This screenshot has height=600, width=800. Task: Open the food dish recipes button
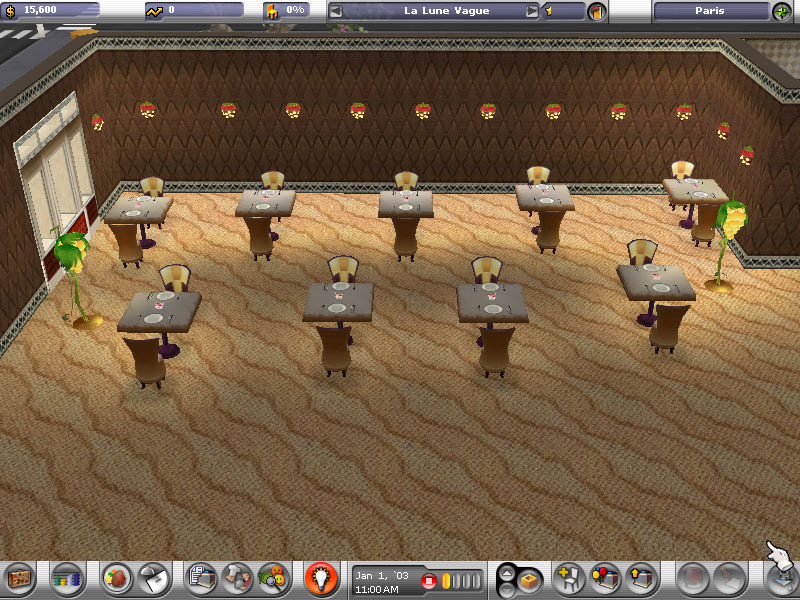click(118, 577)
